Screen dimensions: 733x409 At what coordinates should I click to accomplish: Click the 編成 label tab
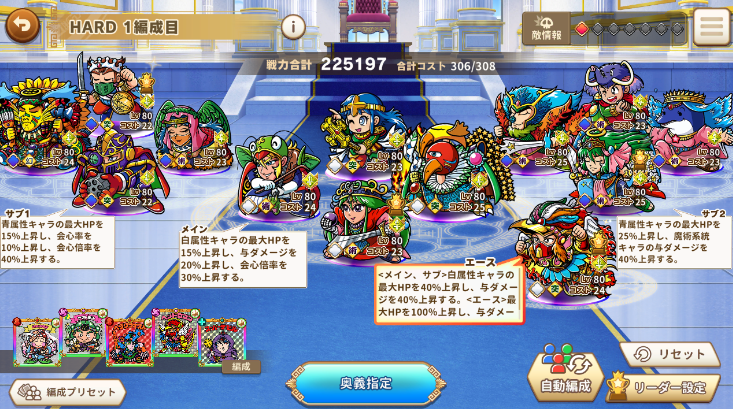click(x=240, y=367)
